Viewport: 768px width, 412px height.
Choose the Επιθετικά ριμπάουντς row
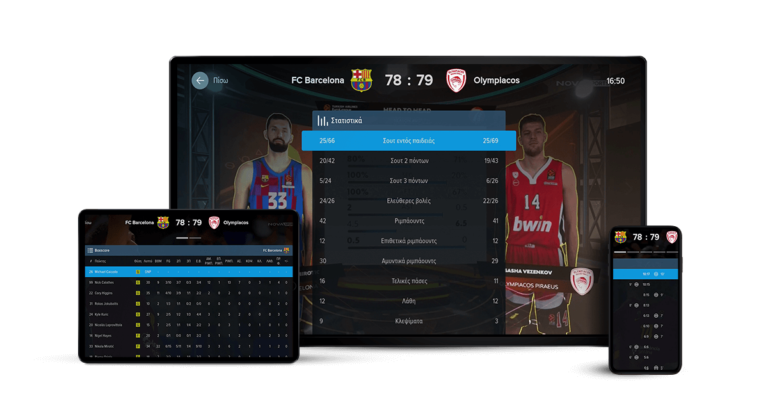pyautogui.click(x=409, y=241)
